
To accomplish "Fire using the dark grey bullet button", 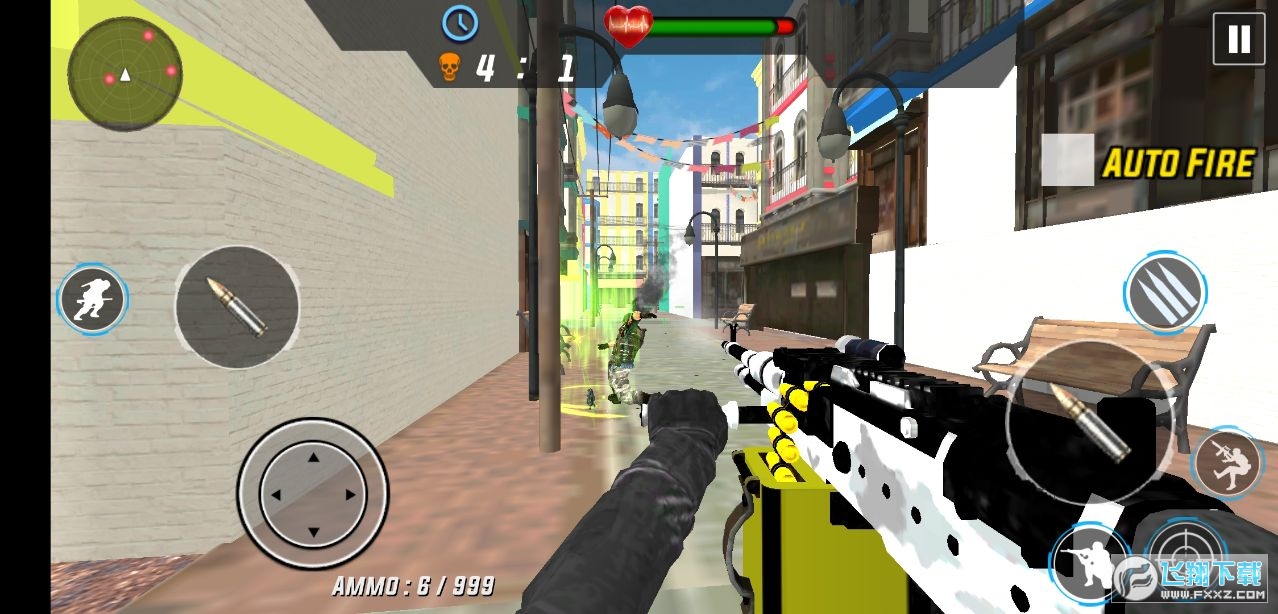I will (x=237, y=307).
